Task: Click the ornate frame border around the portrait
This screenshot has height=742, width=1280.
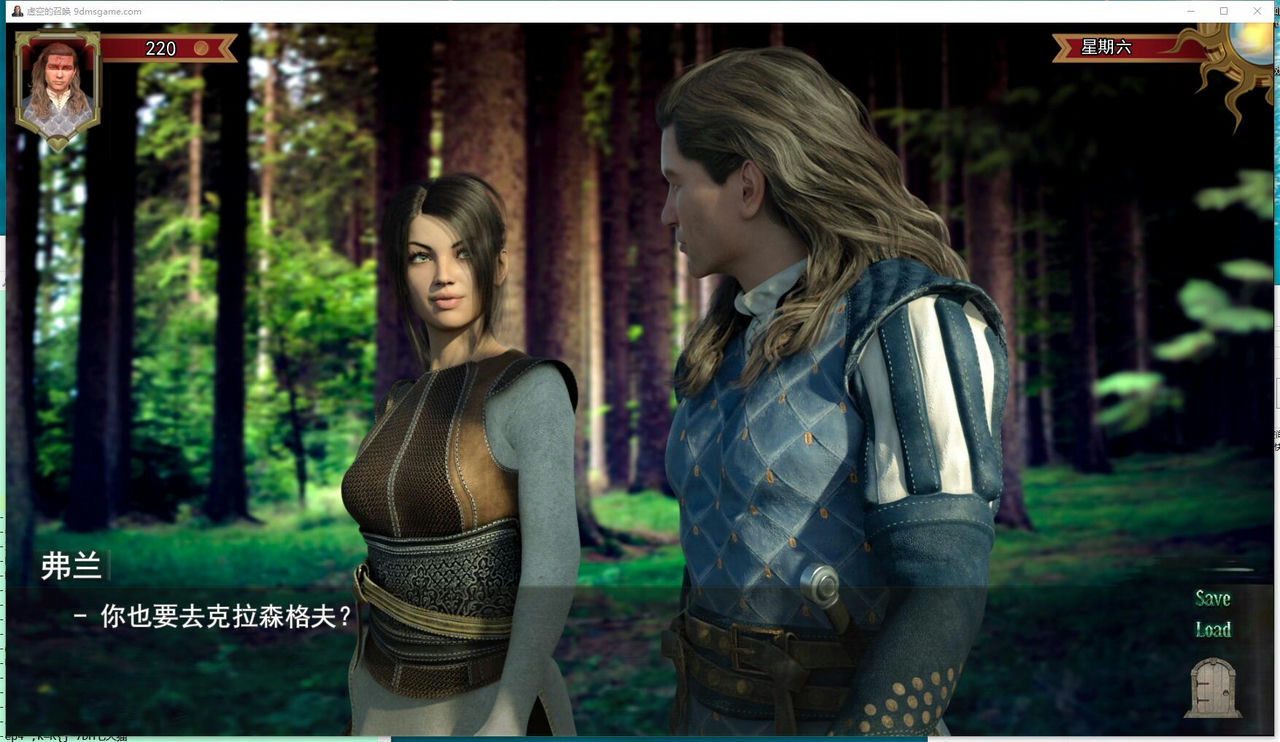Action: click(x=57, y=32)
